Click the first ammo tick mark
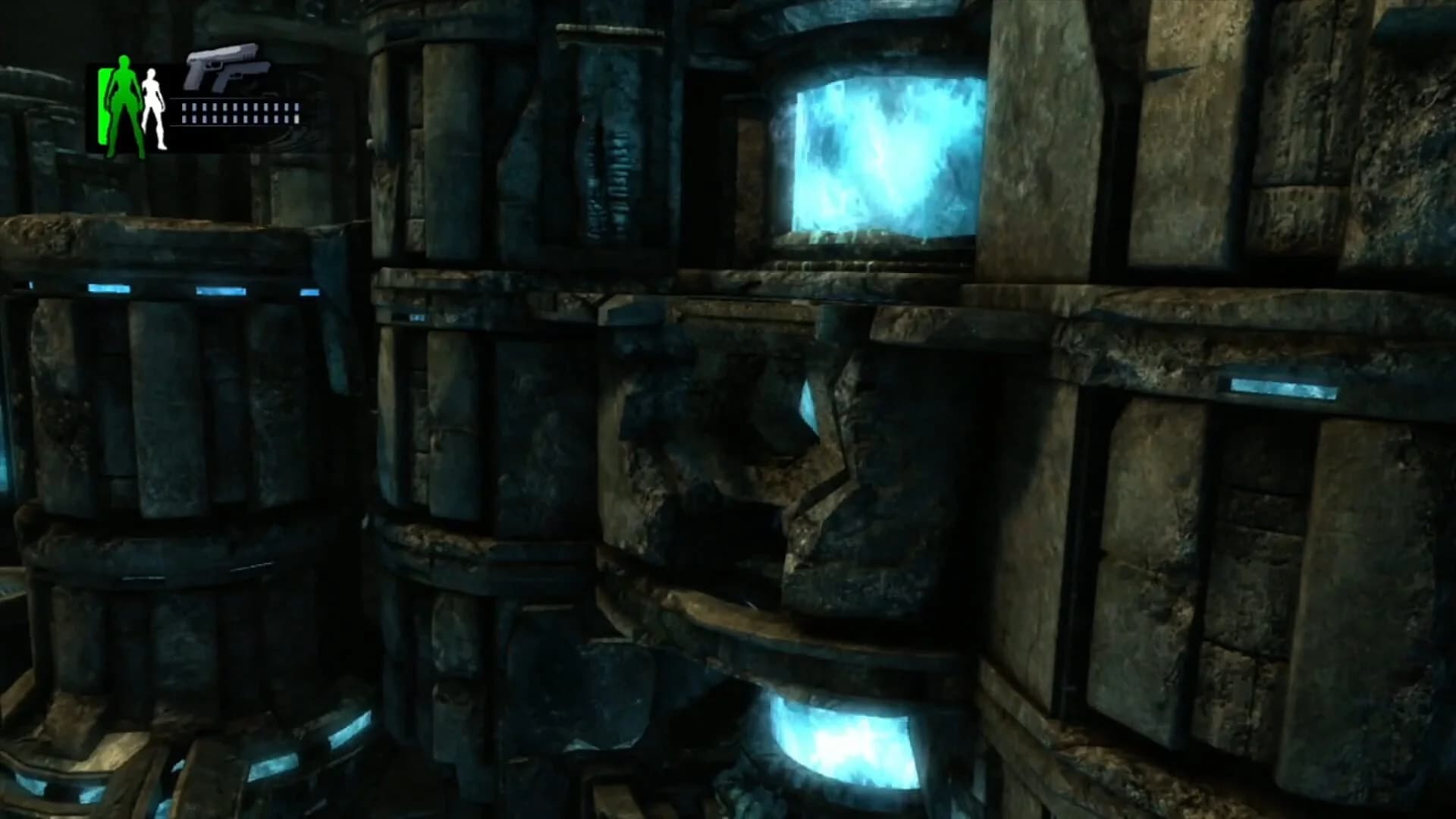Image resolution: width=1456 pixels, height=819 pixels. click(184, 112)
